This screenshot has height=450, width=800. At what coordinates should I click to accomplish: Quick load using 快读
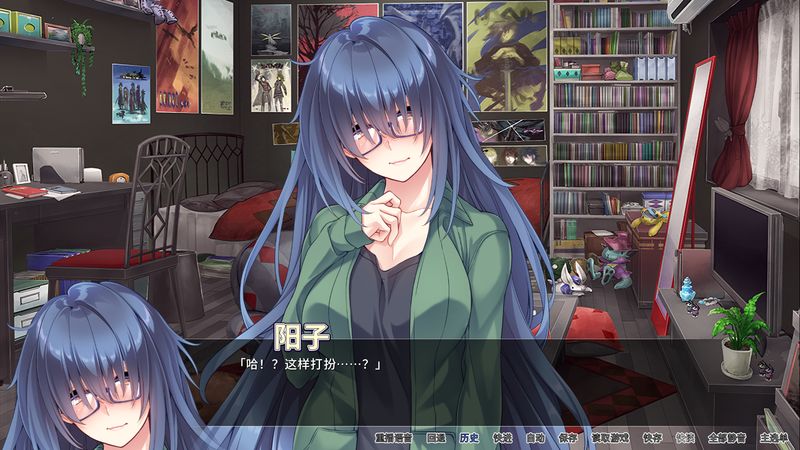[x=684, y=438]
